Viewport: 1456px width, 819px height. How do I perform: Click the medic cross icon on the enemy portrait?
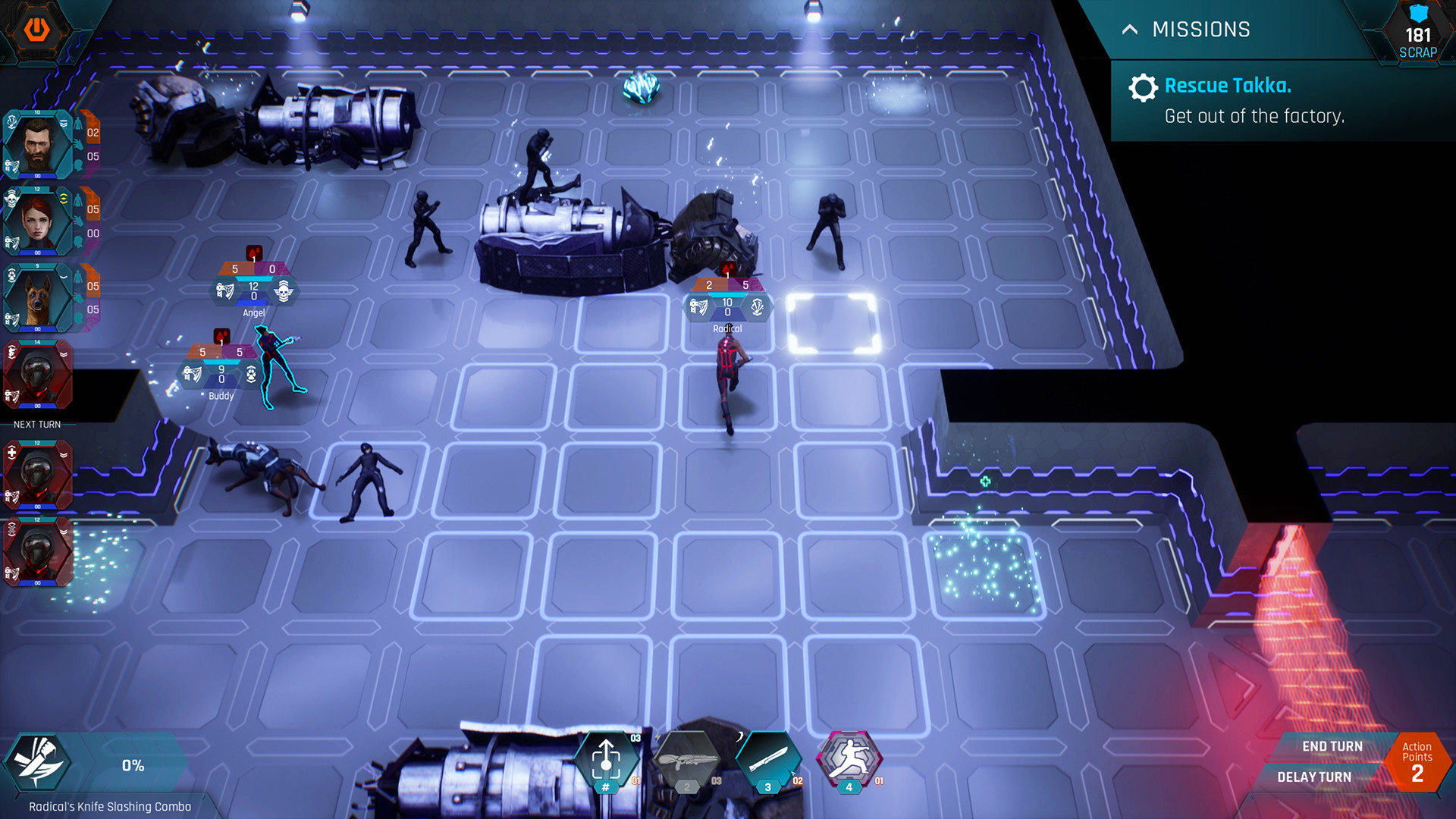tap(11, 451)
